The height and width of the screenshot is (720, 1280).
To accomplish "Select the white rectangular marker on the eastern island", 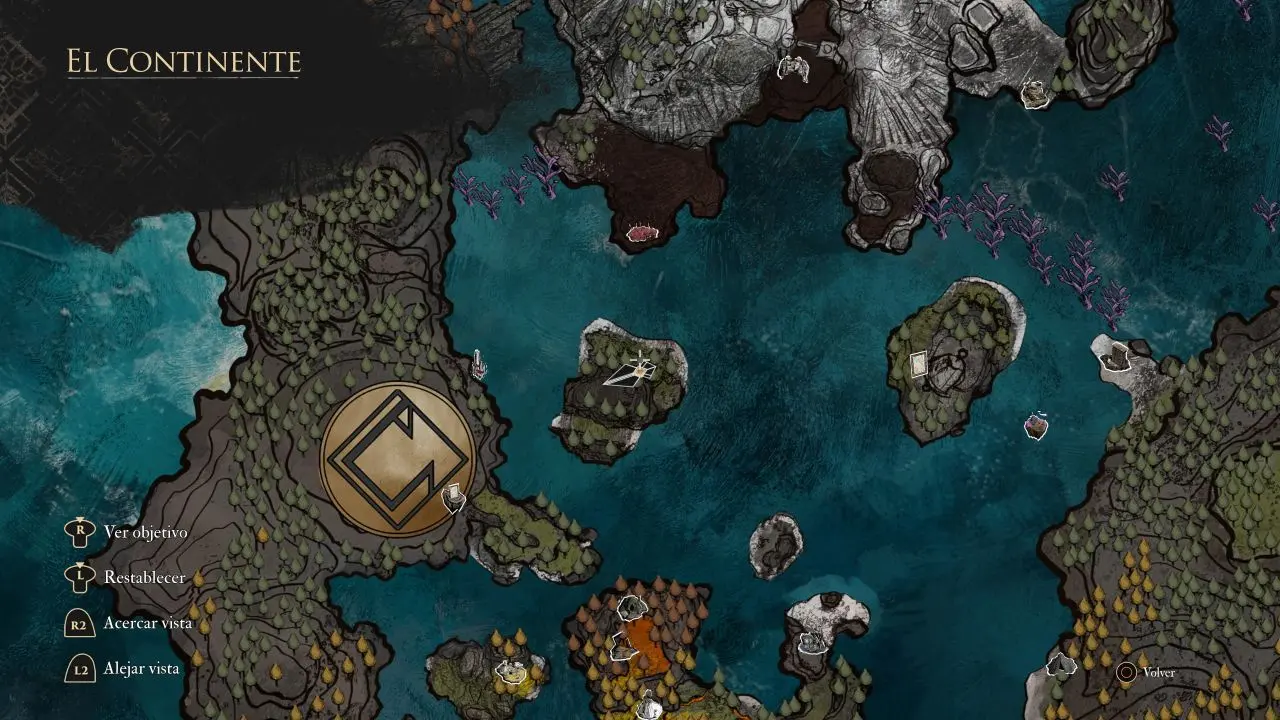I will click(x=919, y=365).
